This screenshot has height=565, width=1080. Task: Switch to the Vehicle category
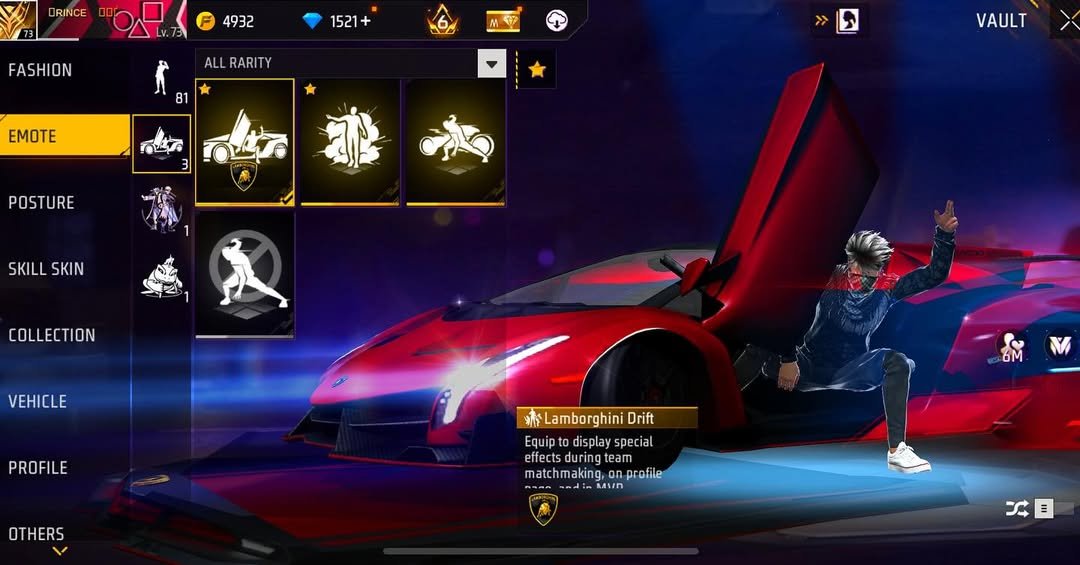pos(38,401)
